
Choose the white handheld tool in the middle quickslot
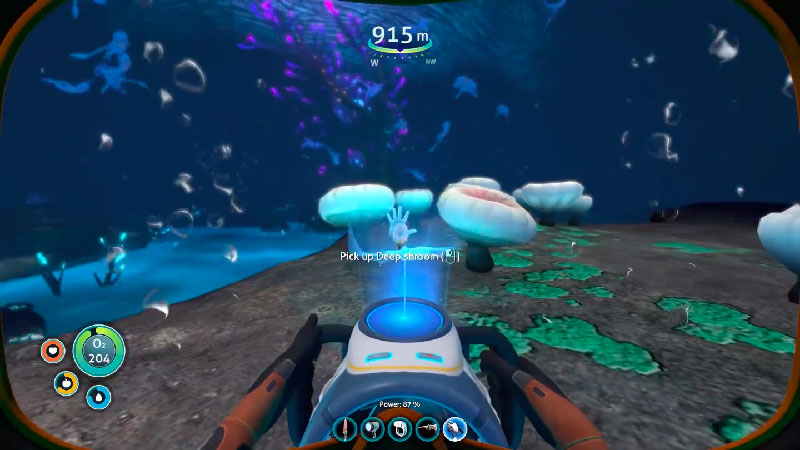tap(400, 430)
